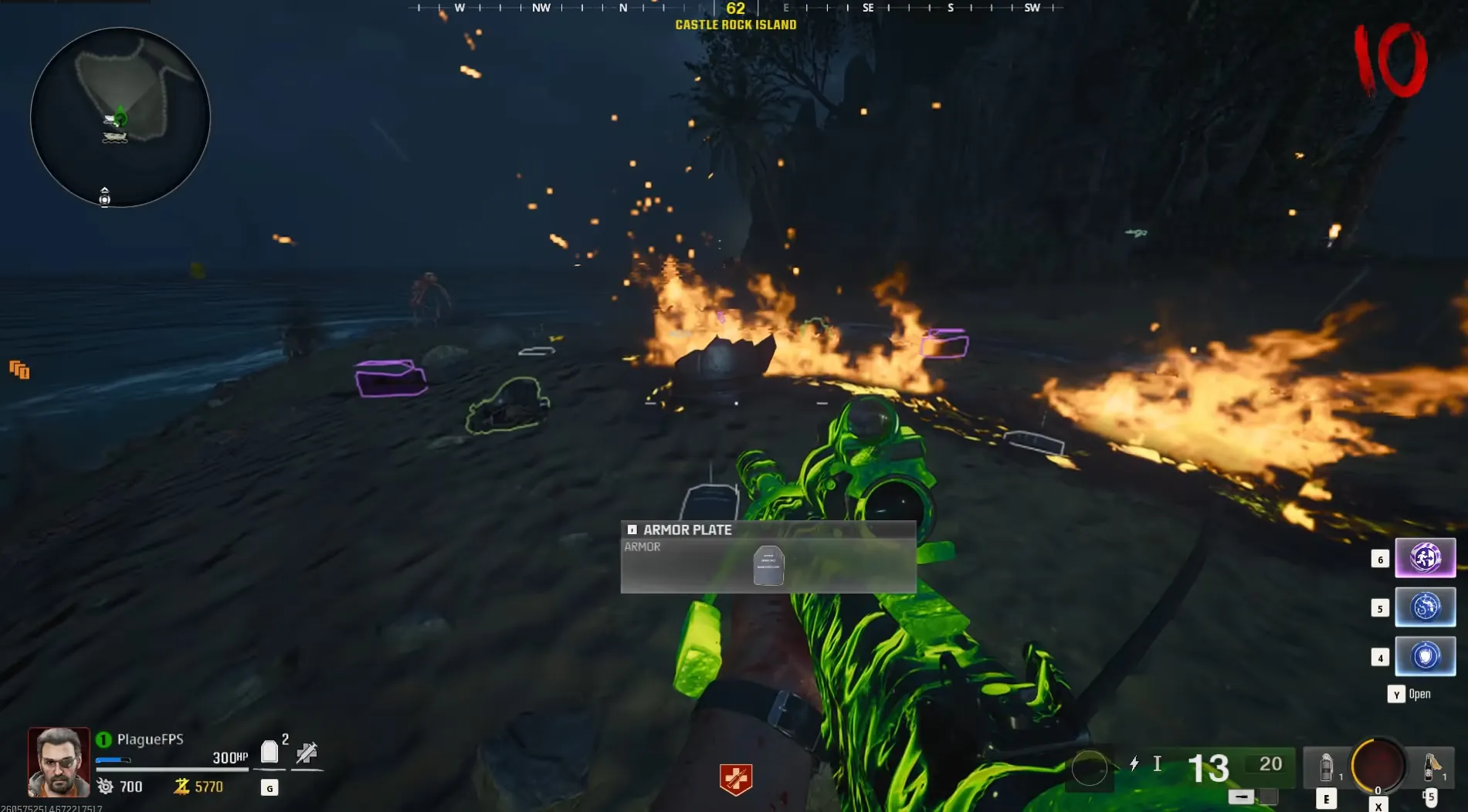Image resolution: width=1468 pixels, height=812 pixels.
Task: Click the red shield perk icon
Action: (x=735, y=779)
